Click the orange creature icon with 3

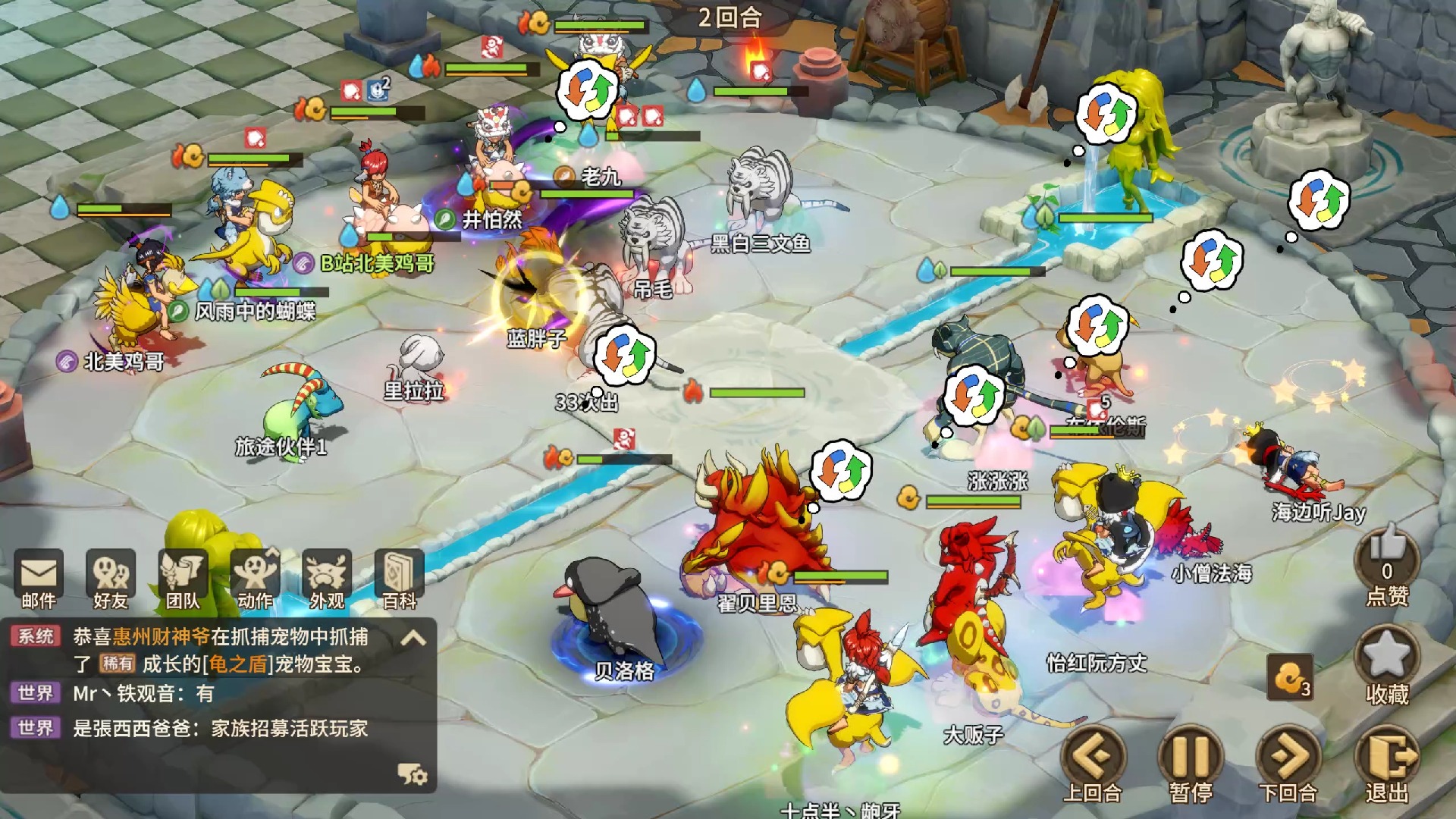[x=1289, y=677]
